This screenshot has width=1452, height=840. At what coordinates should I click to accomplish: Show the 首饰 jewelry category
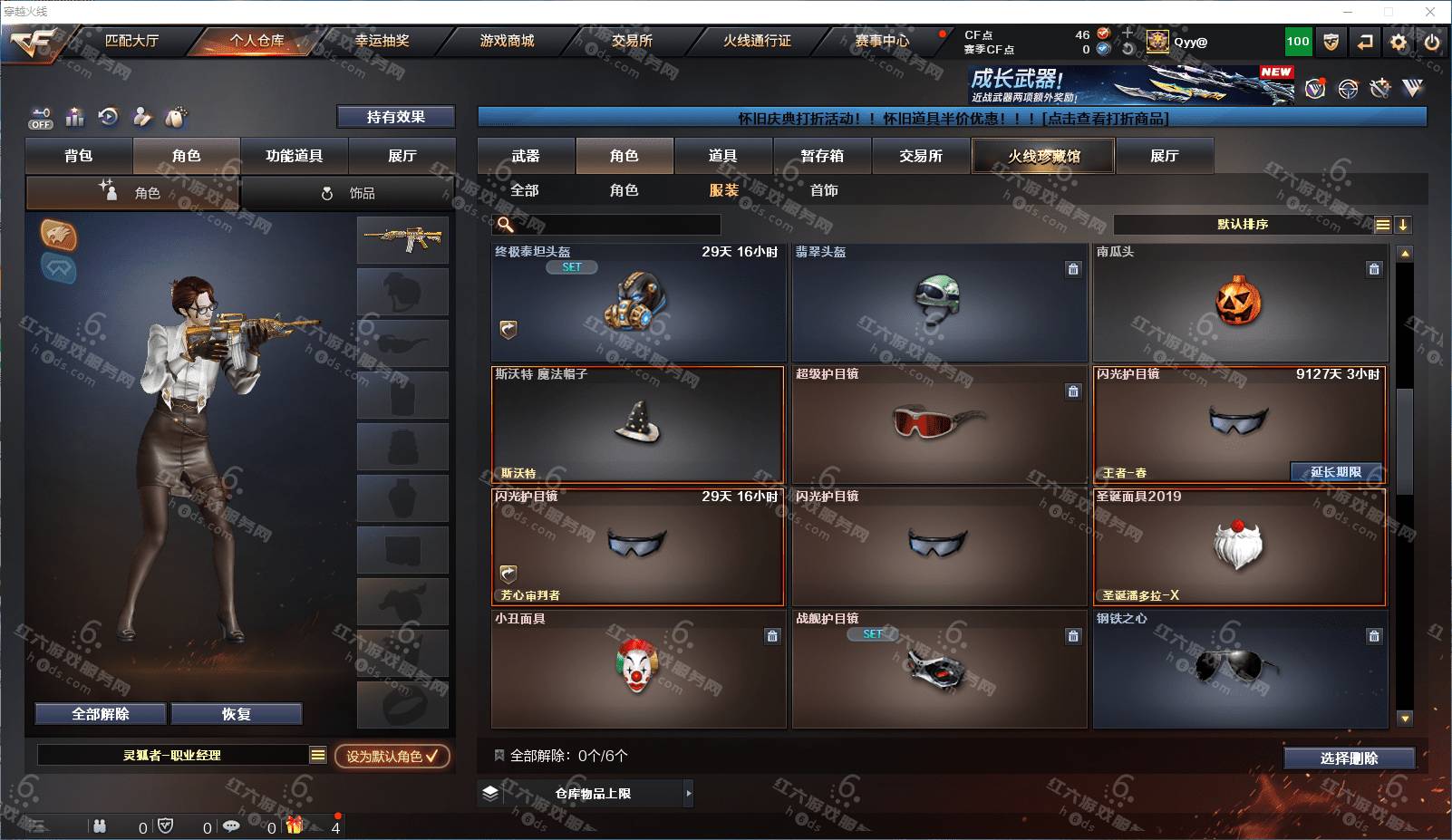click(x=824, y=190)
